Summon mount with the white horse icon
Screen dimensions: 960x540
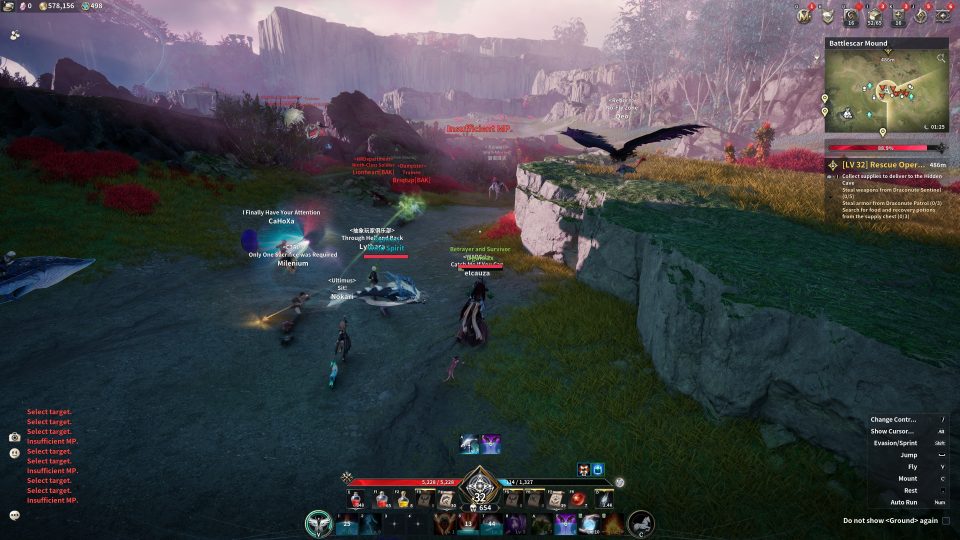coord(641,523)
